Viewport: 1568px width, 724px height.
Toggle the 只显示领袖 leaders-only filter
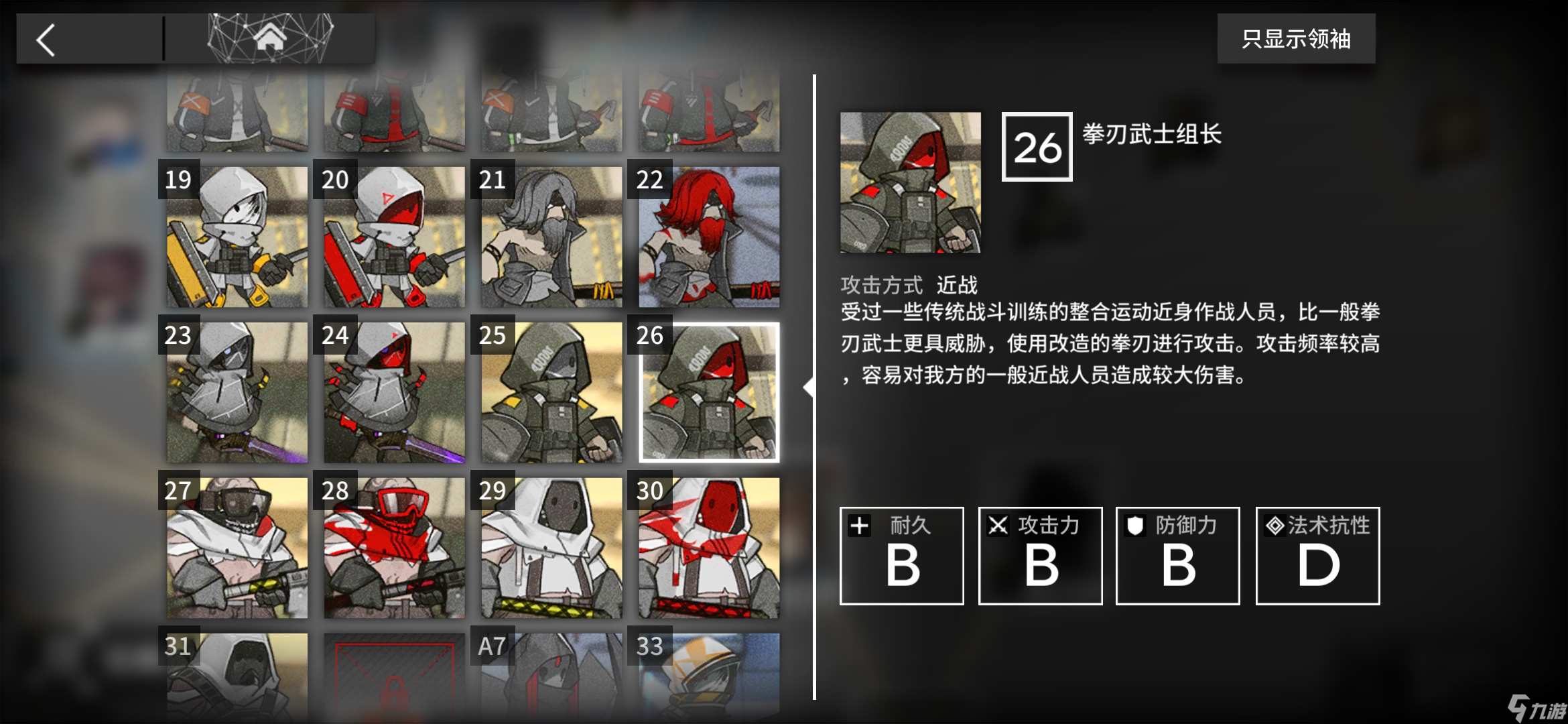click(1296, 40)
